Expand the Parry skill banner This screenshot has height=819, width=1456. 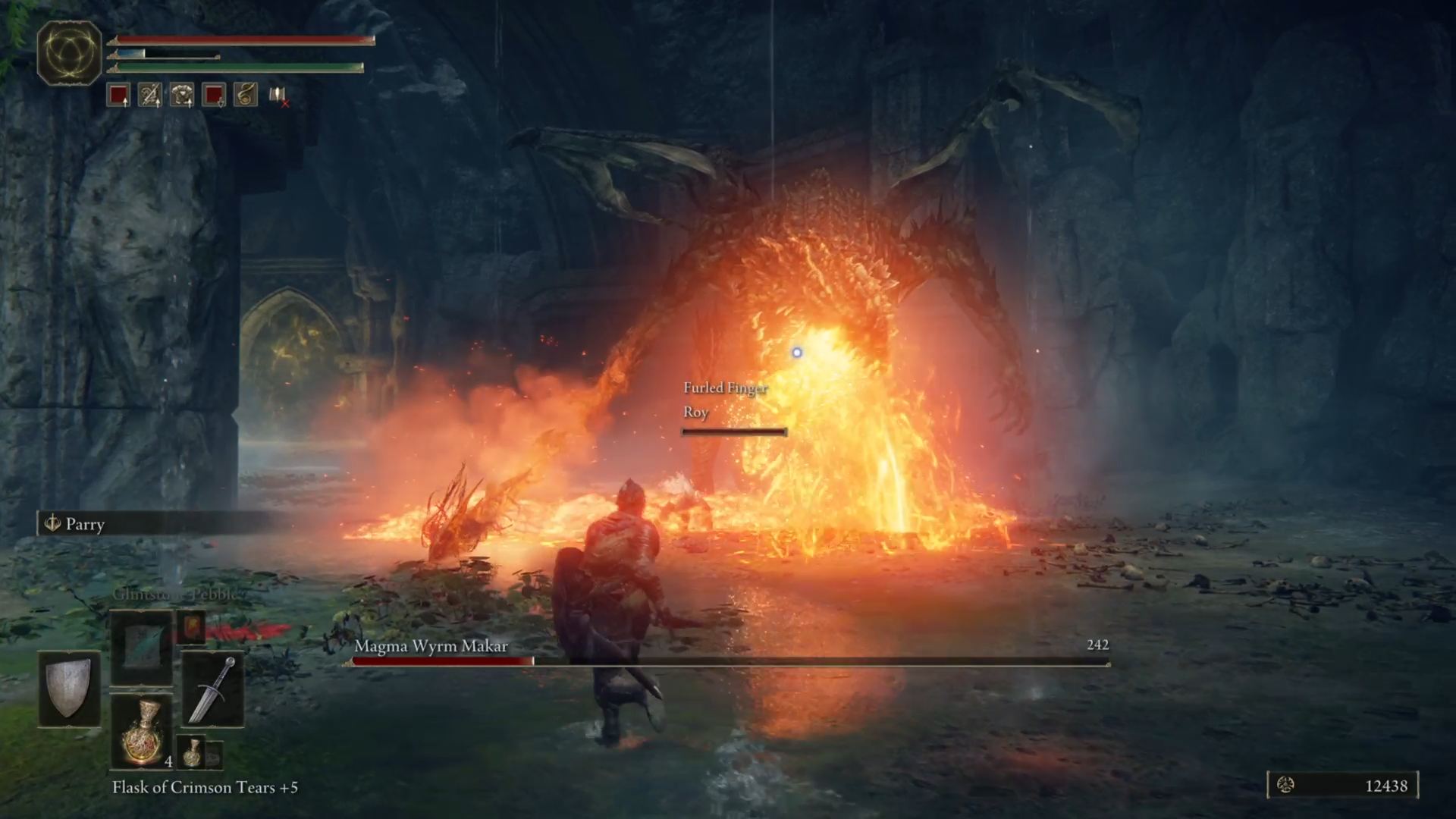pos(84,524)
